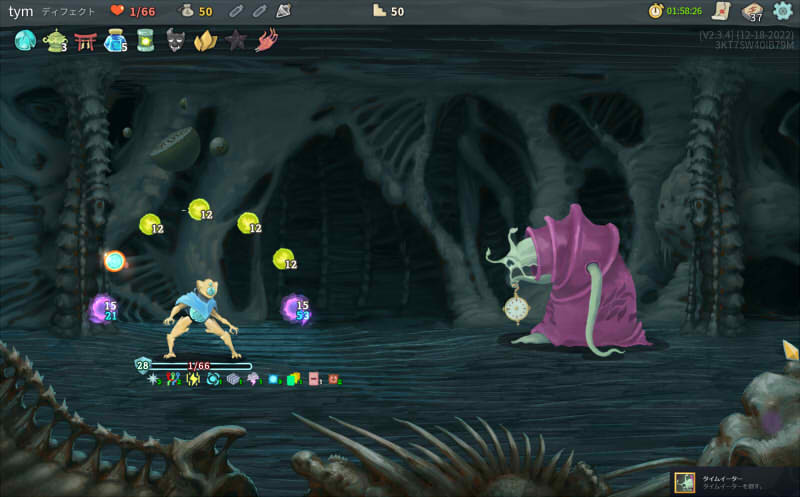Screen dimensions: 800x497
Task: Click the purple storm cloud status icon
Action: point(252,379)
